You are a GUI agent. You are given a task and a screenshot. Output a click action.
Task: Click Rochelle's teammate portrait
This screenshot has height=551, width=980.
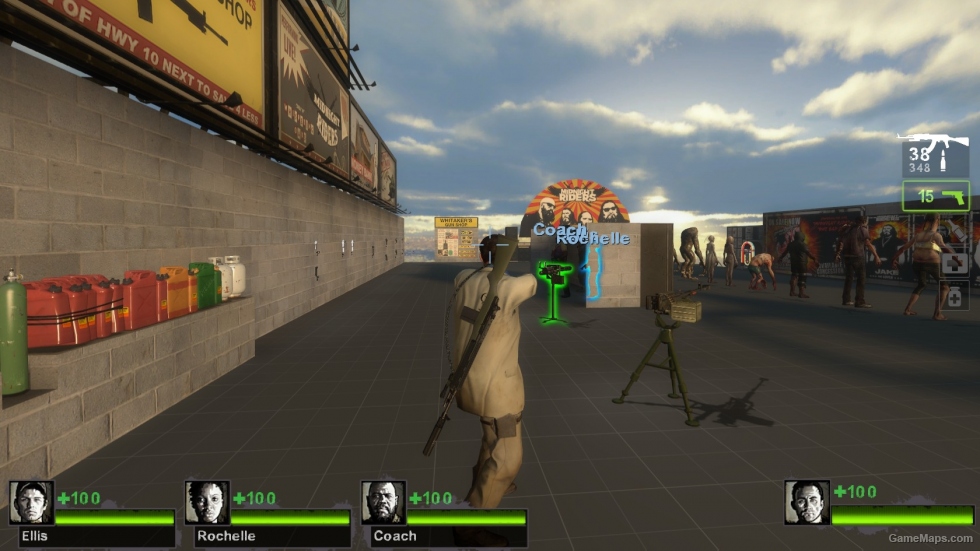[x=206, y=503]
